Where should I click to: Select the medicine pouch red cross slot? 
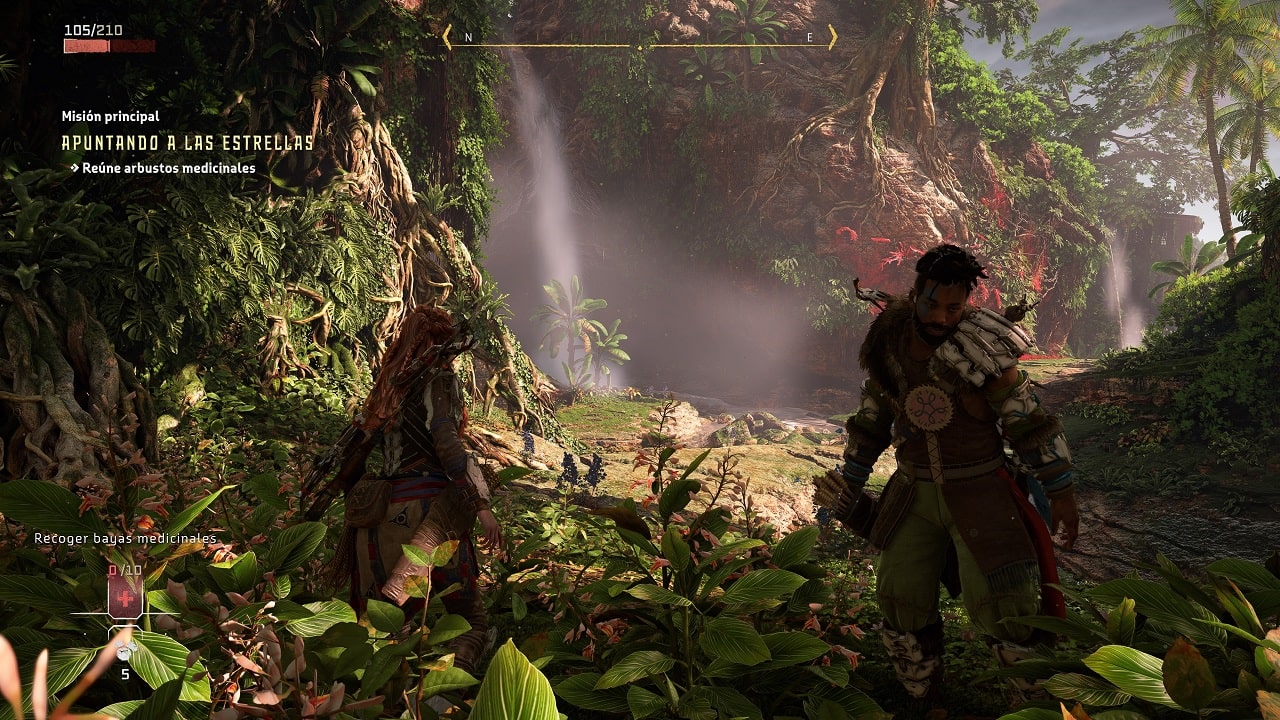click(x=125, y=600)
